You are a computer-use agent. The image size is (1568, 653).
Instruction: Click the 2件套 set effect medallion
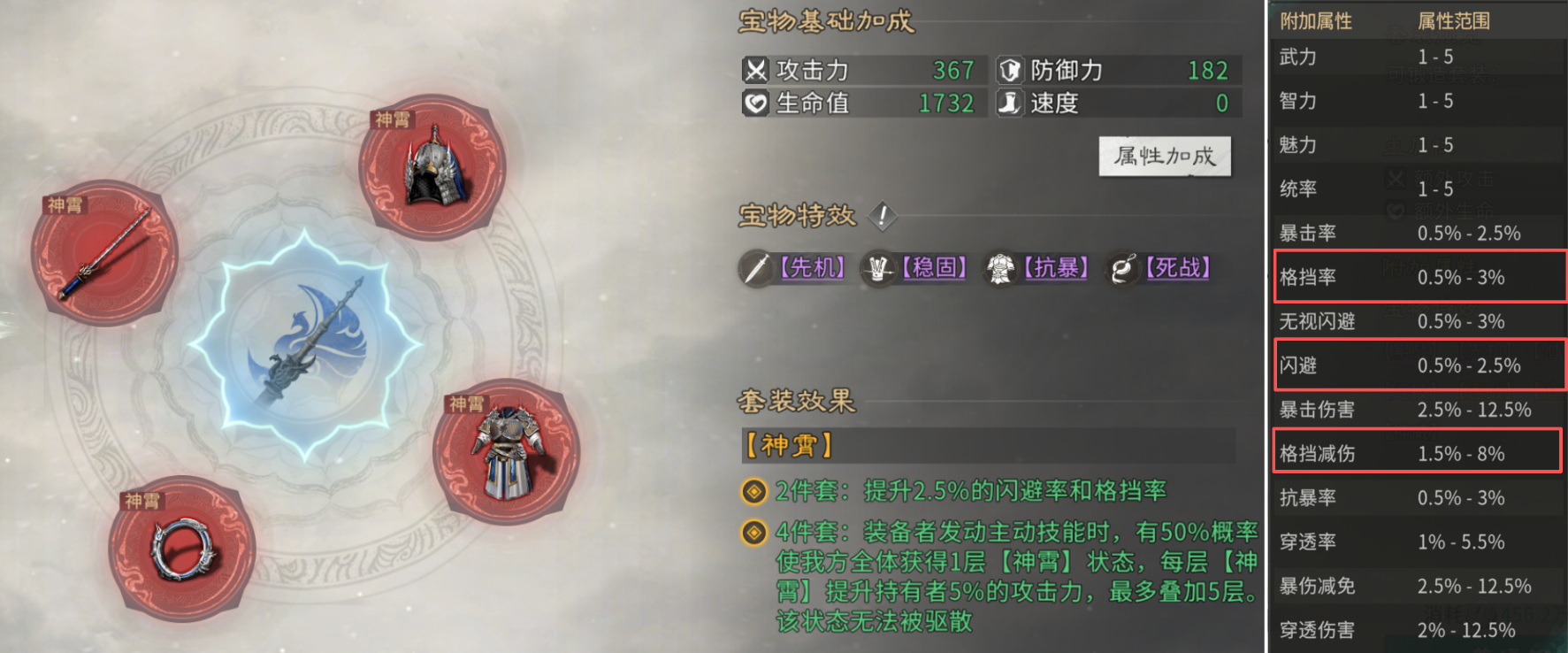pos(753,490)
